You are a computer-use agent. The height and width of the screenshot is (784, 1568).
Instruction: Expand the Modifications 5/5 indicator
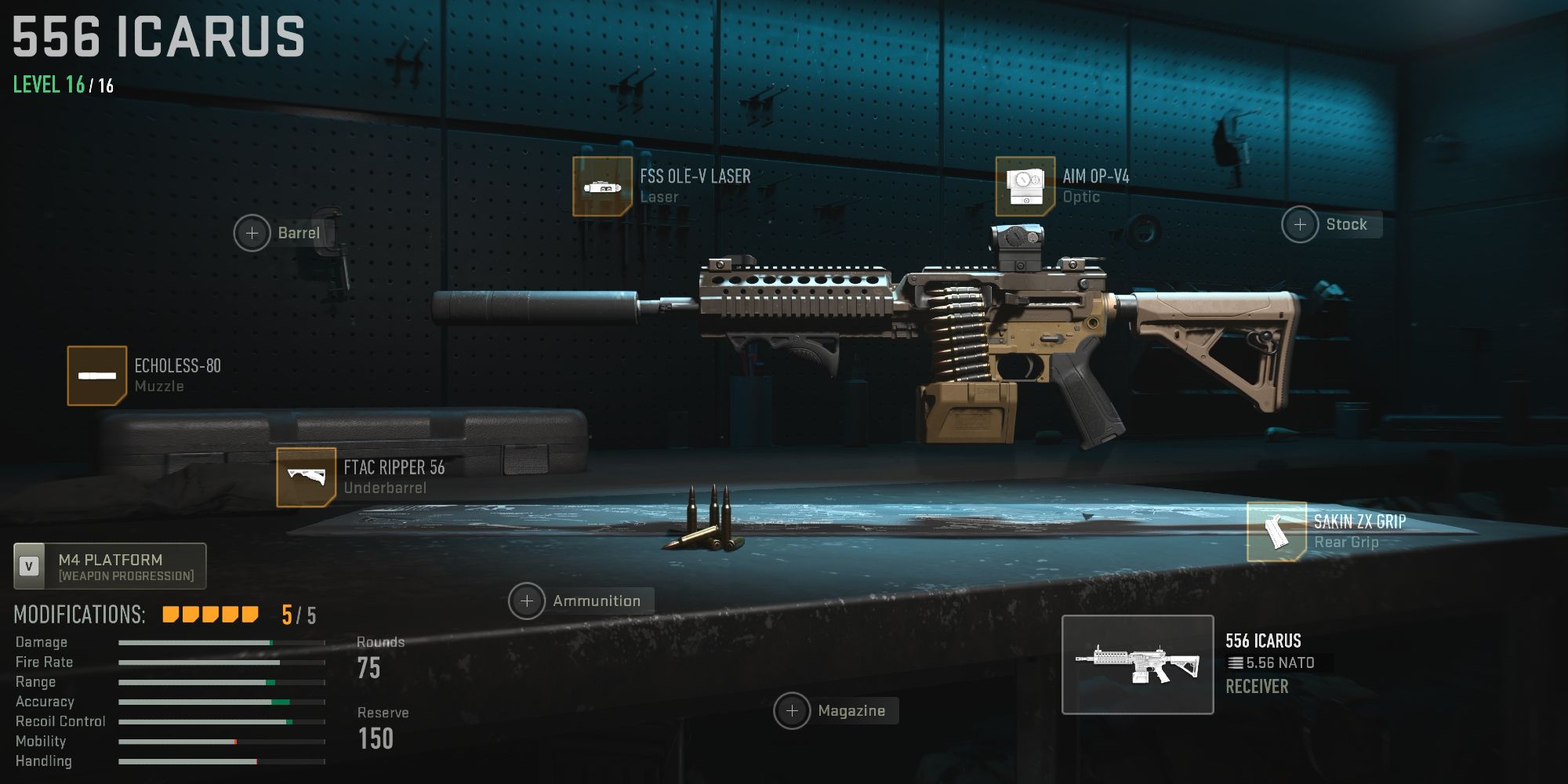click(296, 615)
